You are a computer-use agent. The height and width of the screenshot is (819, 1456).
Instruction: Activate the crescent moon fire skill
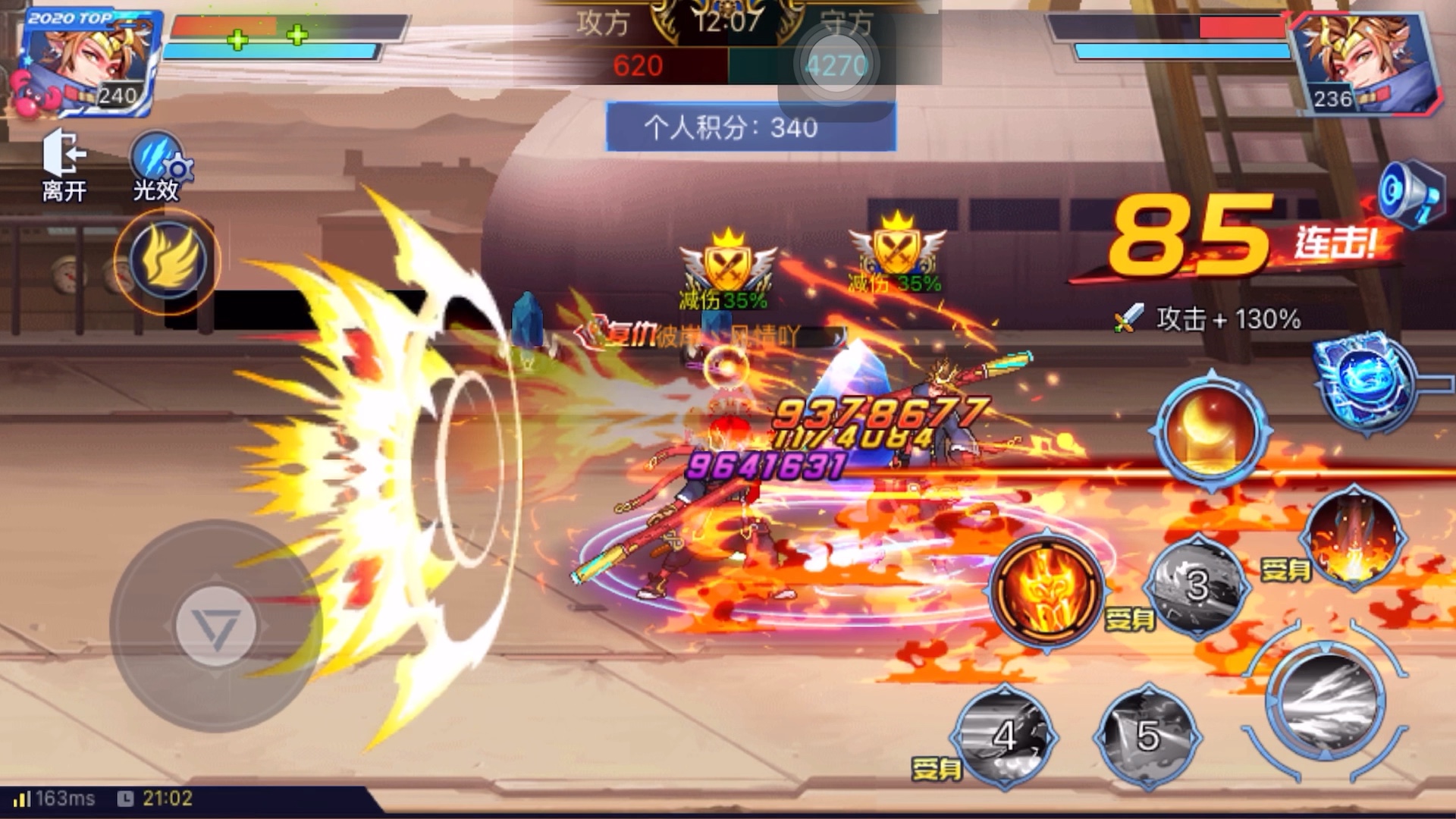pos(1210,430)
